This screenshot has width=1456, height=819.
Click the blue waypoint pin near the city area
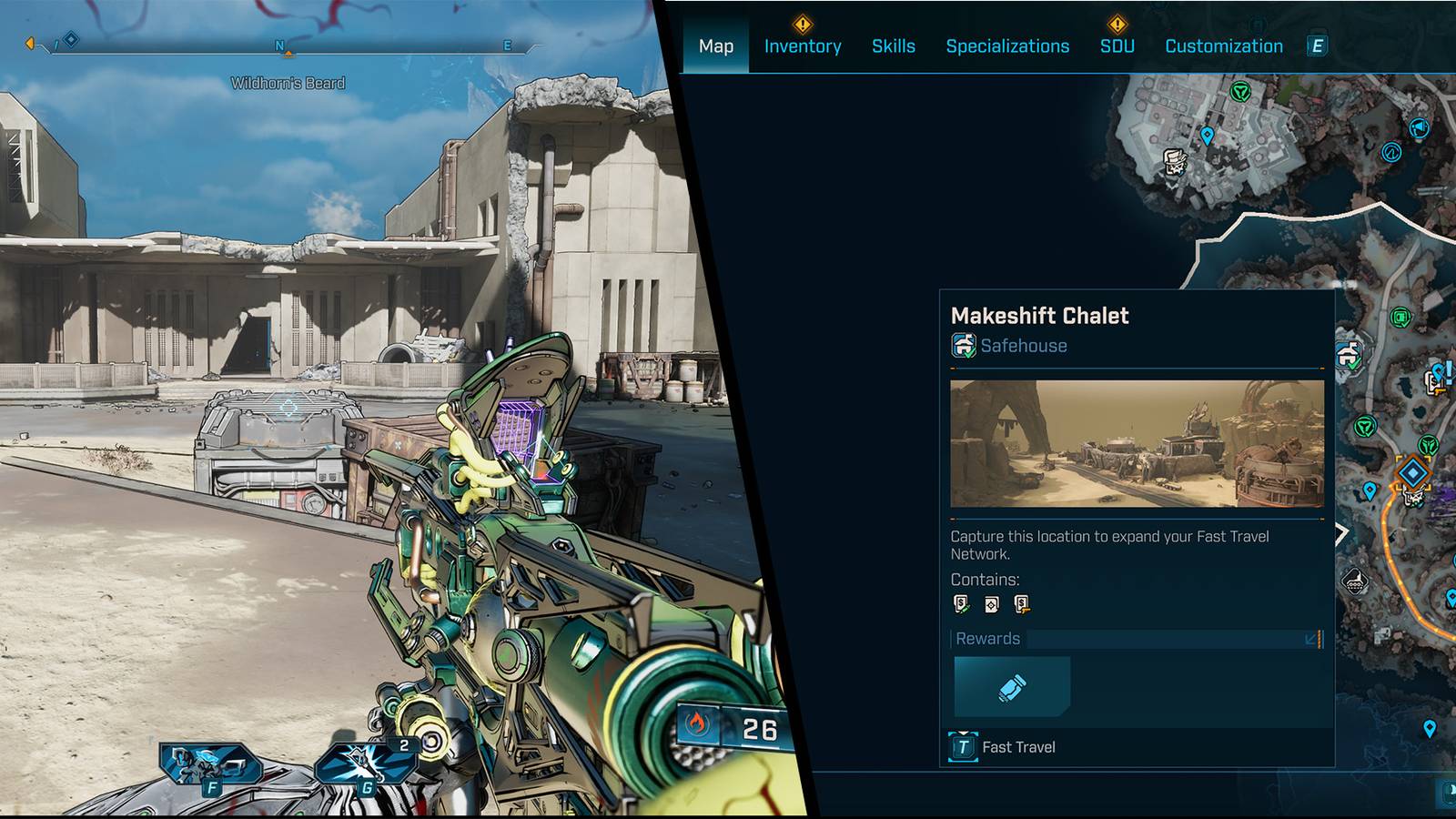coord(1207,135)
